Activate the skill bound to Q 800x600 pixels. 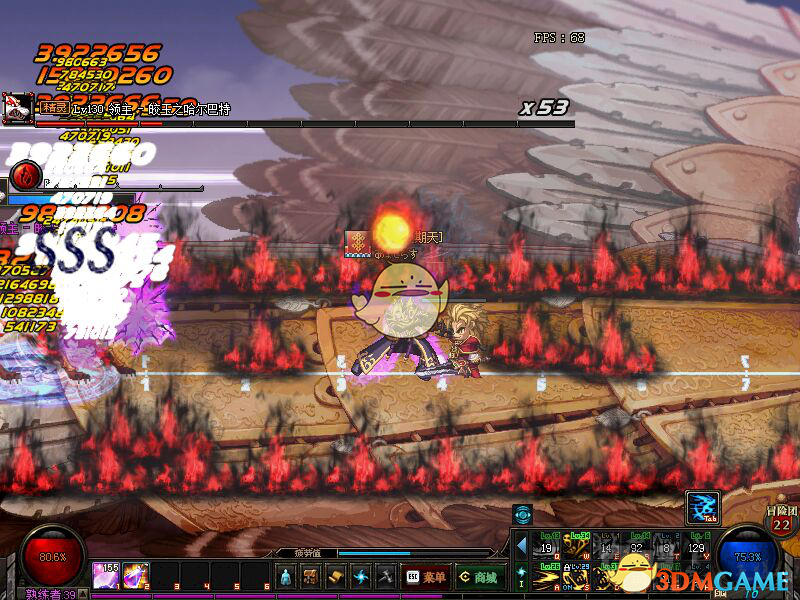547,546
